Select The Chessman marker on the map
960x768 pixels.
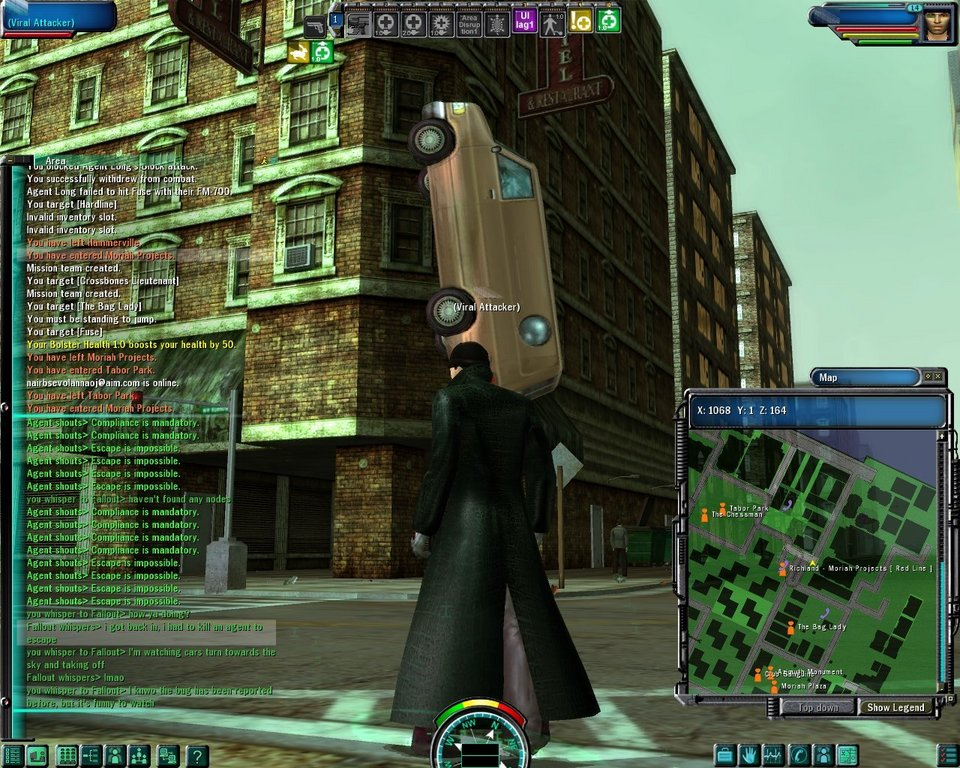coord(704,515)
